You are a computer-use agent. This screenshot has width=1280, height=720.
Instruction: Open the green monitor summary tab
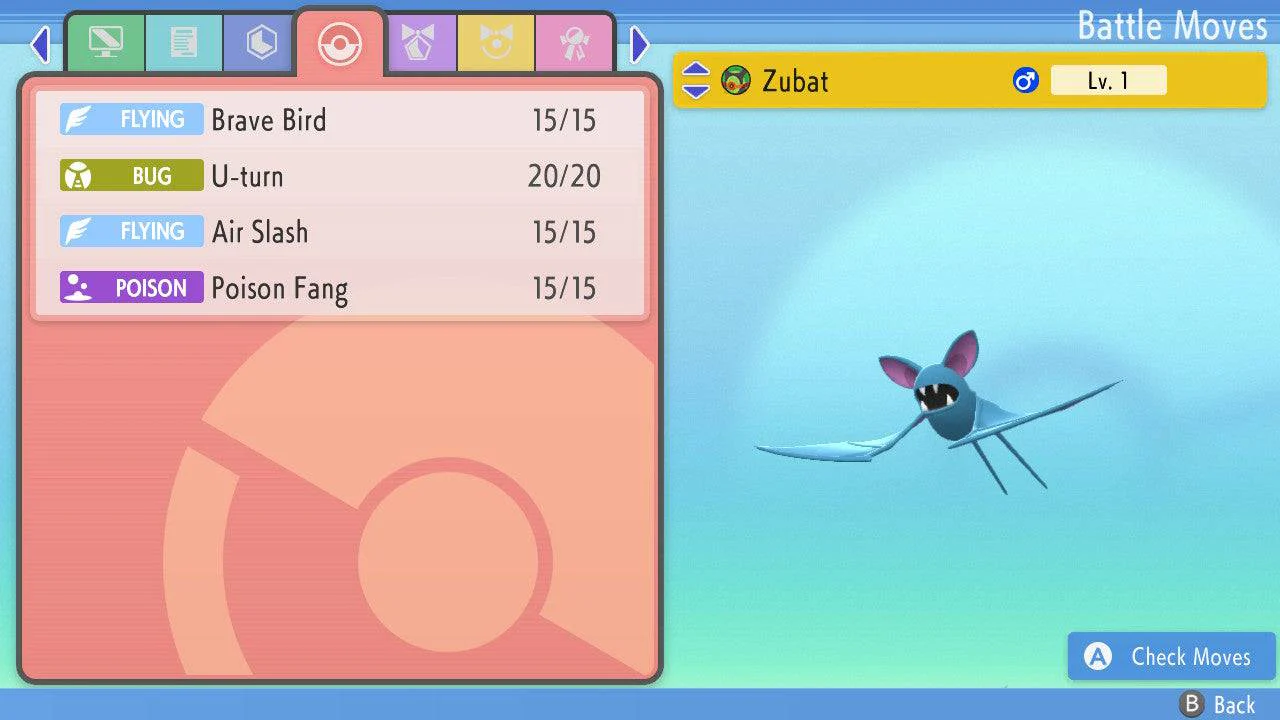coord(105,43)
